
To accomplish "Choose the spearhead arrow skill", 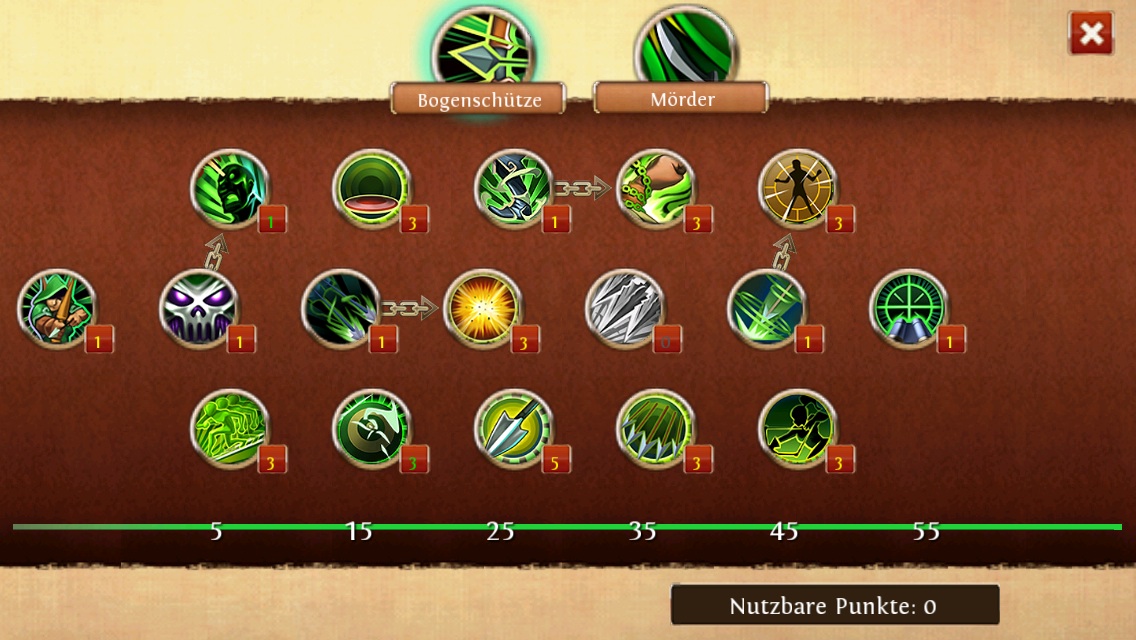I will (x=514, y=429).
